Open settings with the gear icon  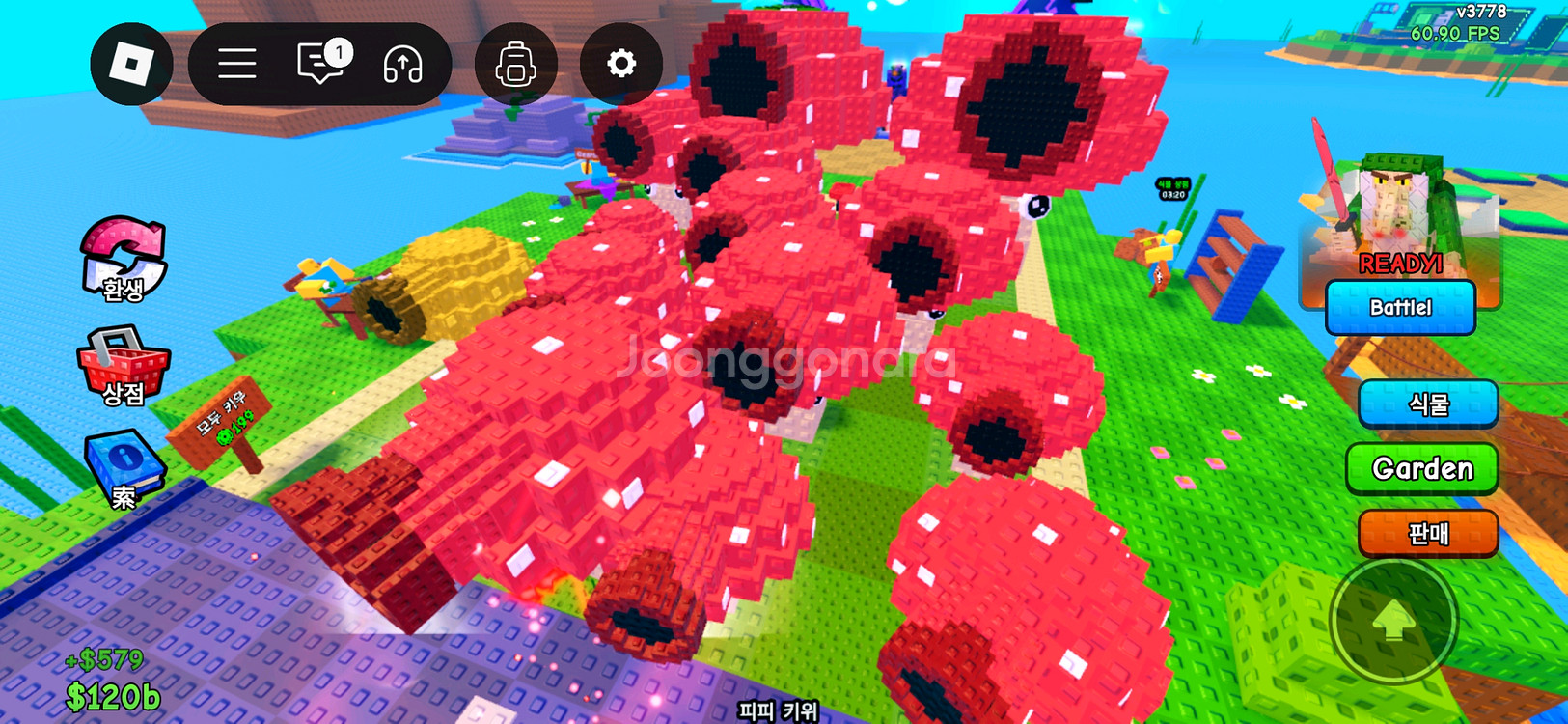point(620,65)
